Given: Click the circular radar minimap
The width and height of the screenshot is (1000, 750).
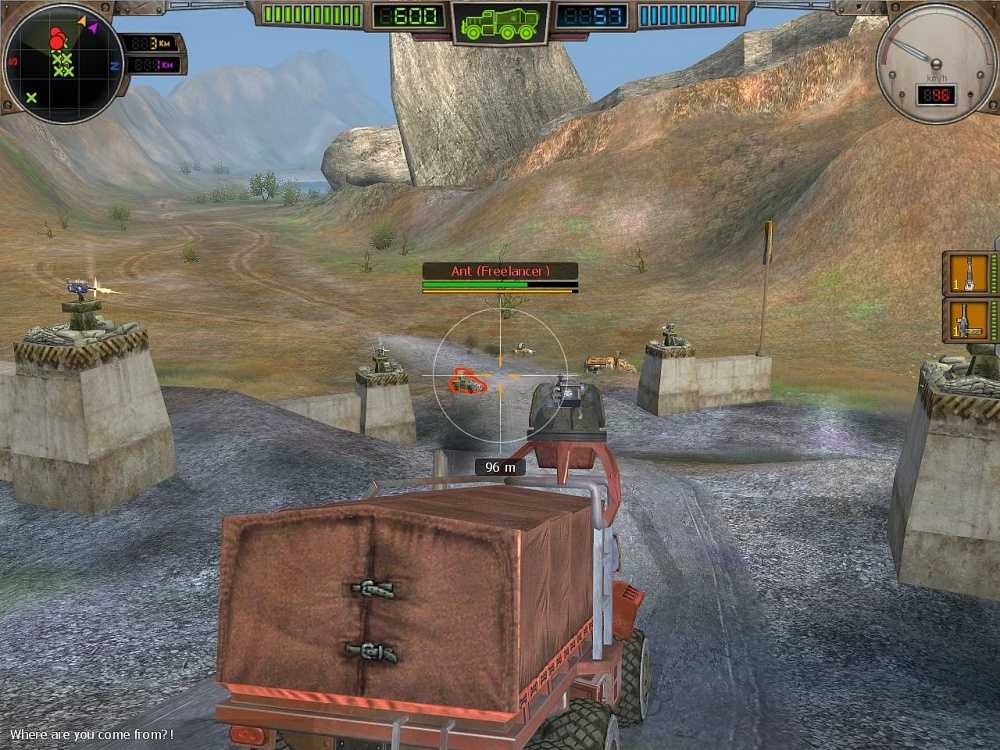Looking at the screenshot, I should tap(63, 62).
